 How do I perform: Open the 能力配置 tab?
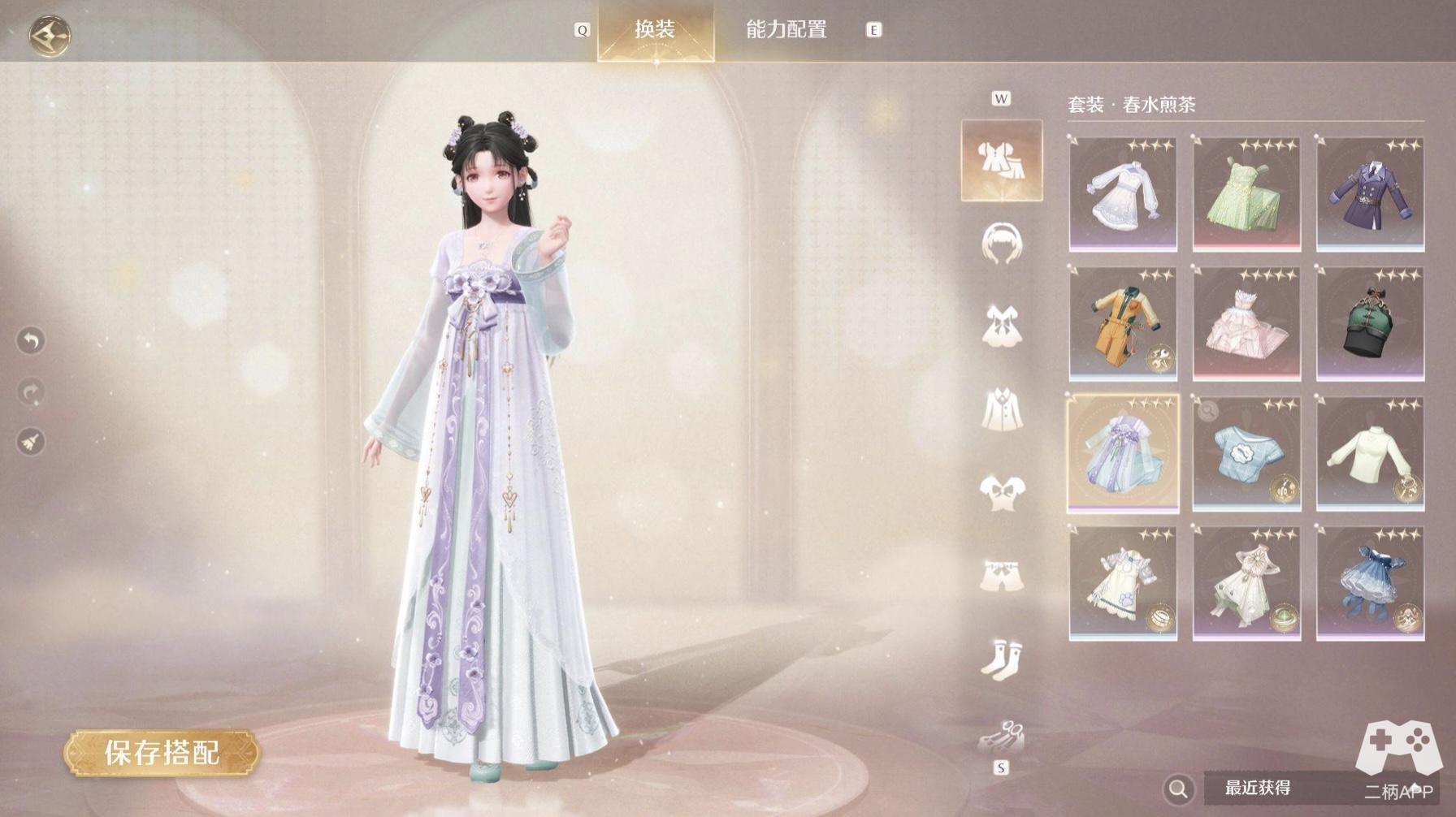click(x=786, y=30)
